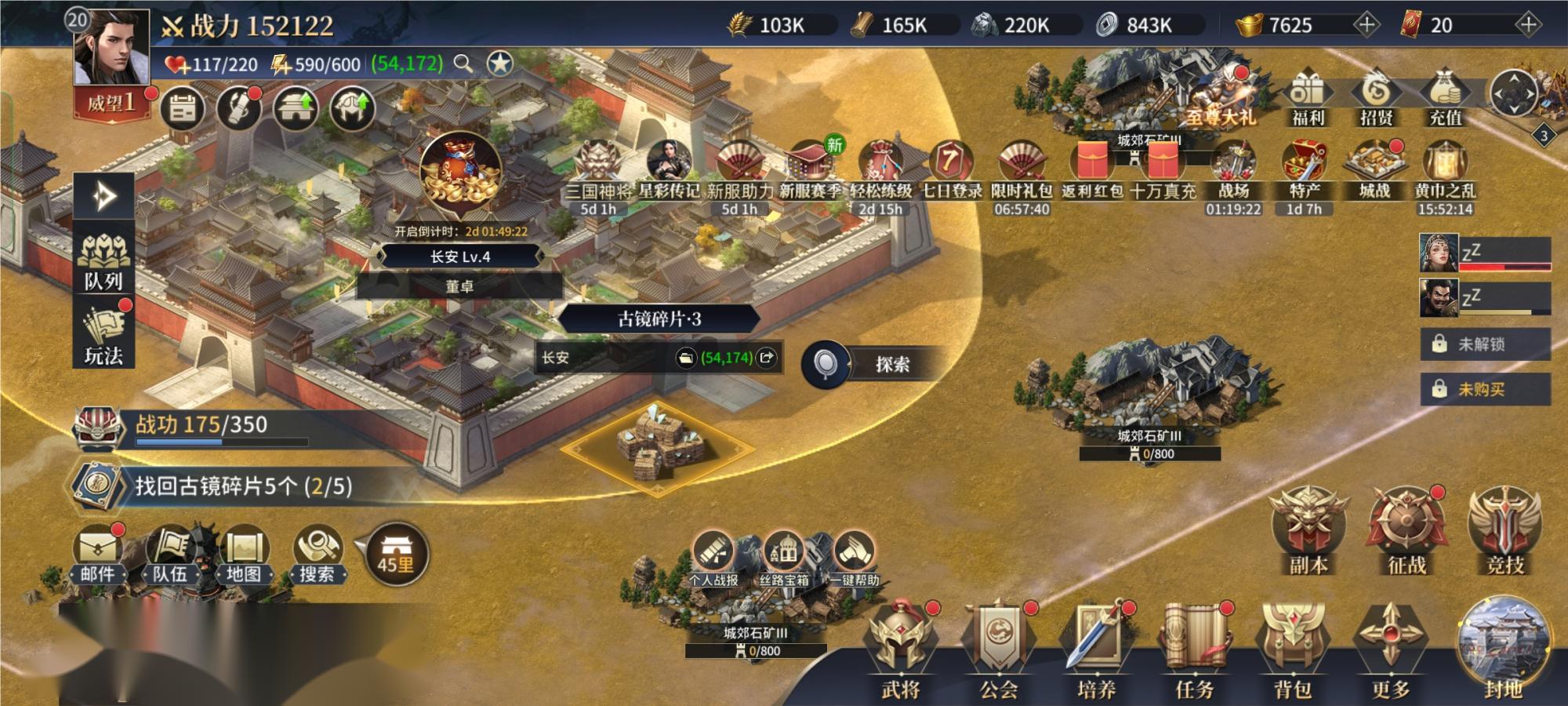Viewport: 1568px width, 706px height.
Task: Open the 培养 training menu
Action: (x=1096, y=651)
